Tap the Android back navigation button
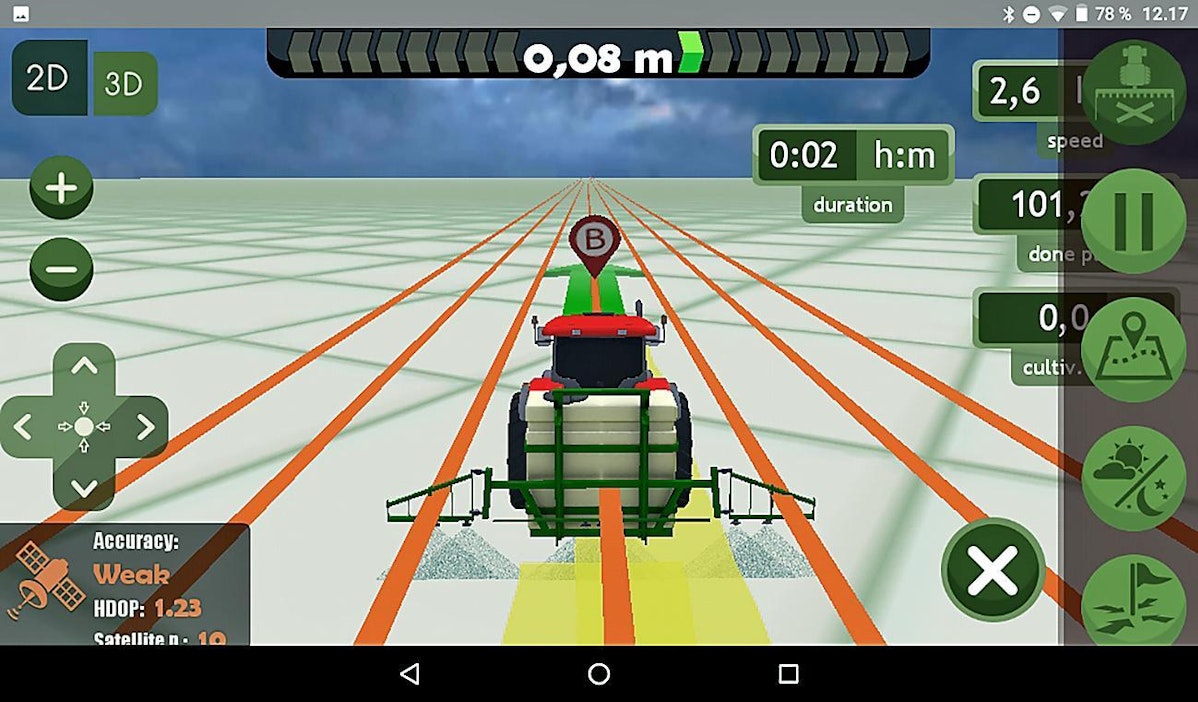The width and height of the screenshot is (1198, 702). (x=409, y=674)
